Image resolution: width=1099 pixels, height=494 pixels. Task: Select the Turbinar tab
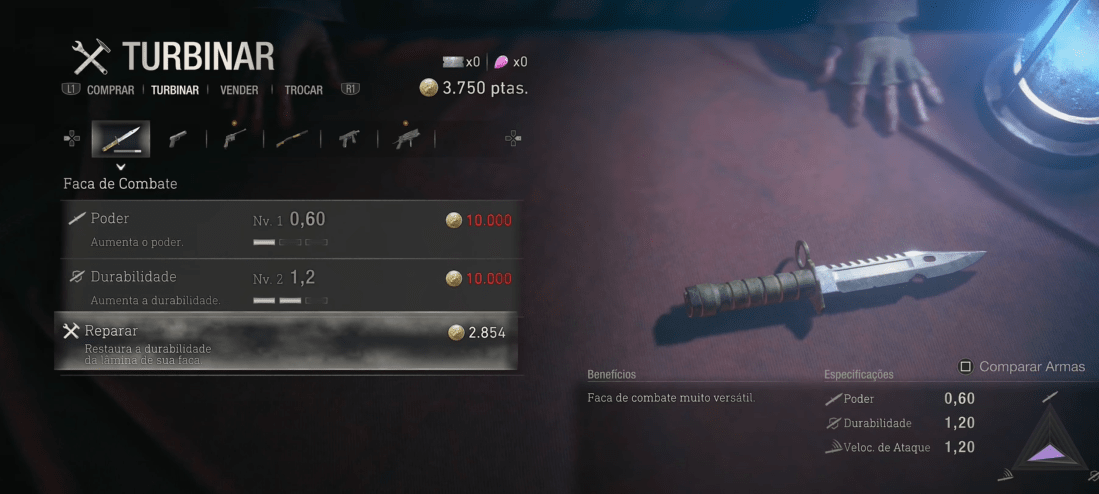tap(175, 90)
